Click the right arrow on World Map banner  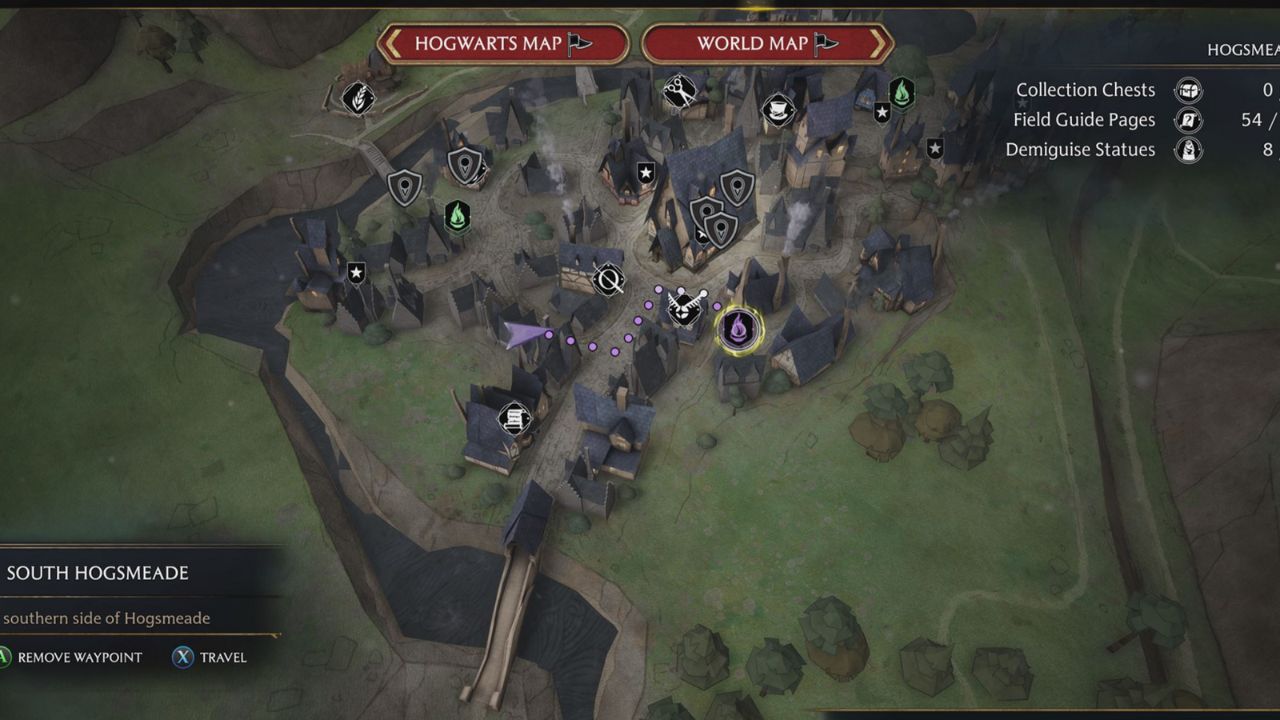point(877,44)
